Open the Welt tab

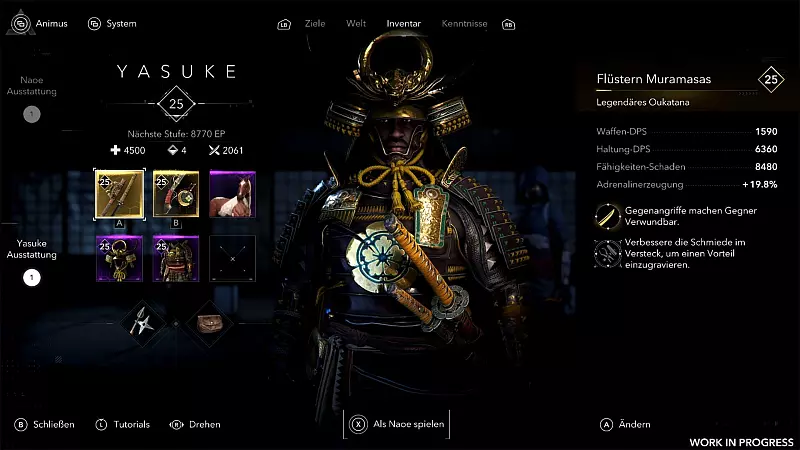coord(356,23)
